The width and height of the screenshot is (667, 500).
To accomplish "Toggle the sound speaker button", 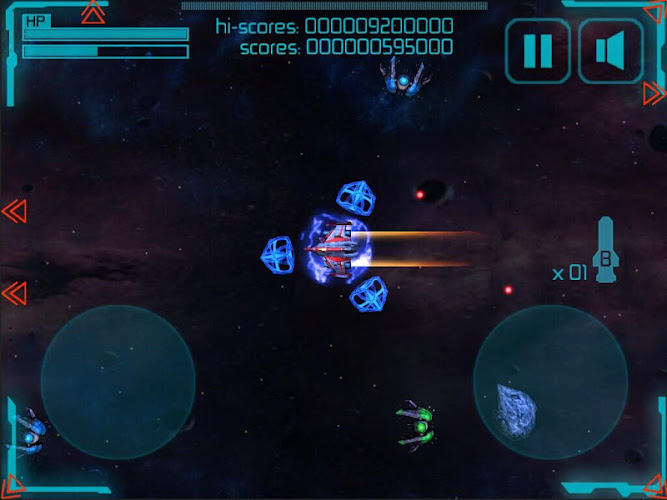I will click(610, 50).
